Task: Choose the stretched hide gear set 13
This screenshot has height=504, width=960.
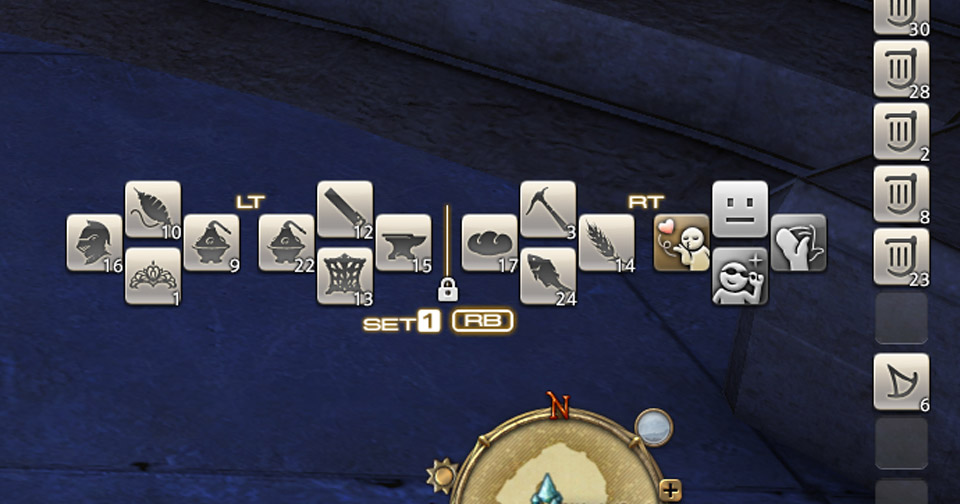Action: (345, 276)
